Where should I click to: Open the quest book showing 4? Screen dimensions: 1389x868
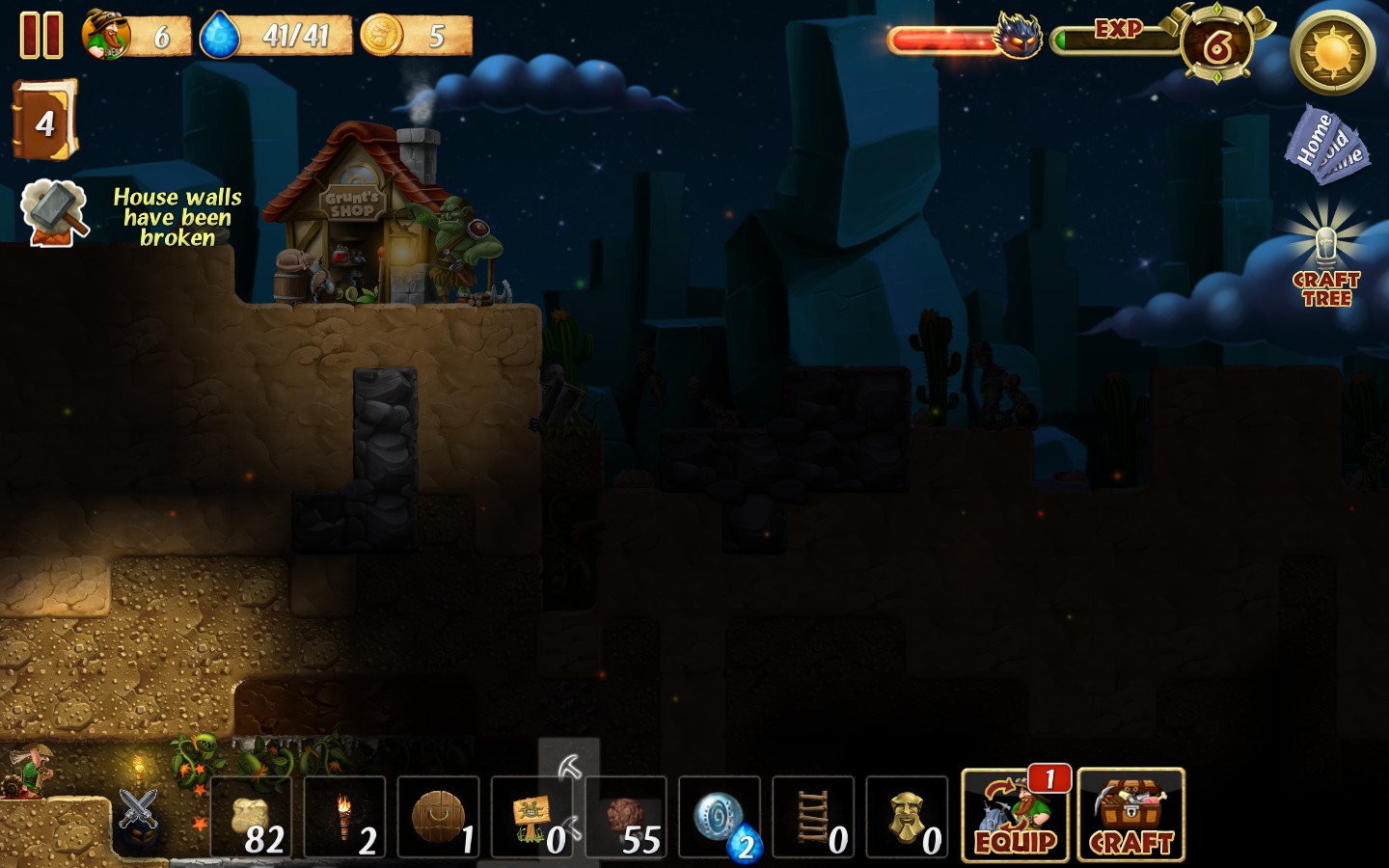coord(44,121)
